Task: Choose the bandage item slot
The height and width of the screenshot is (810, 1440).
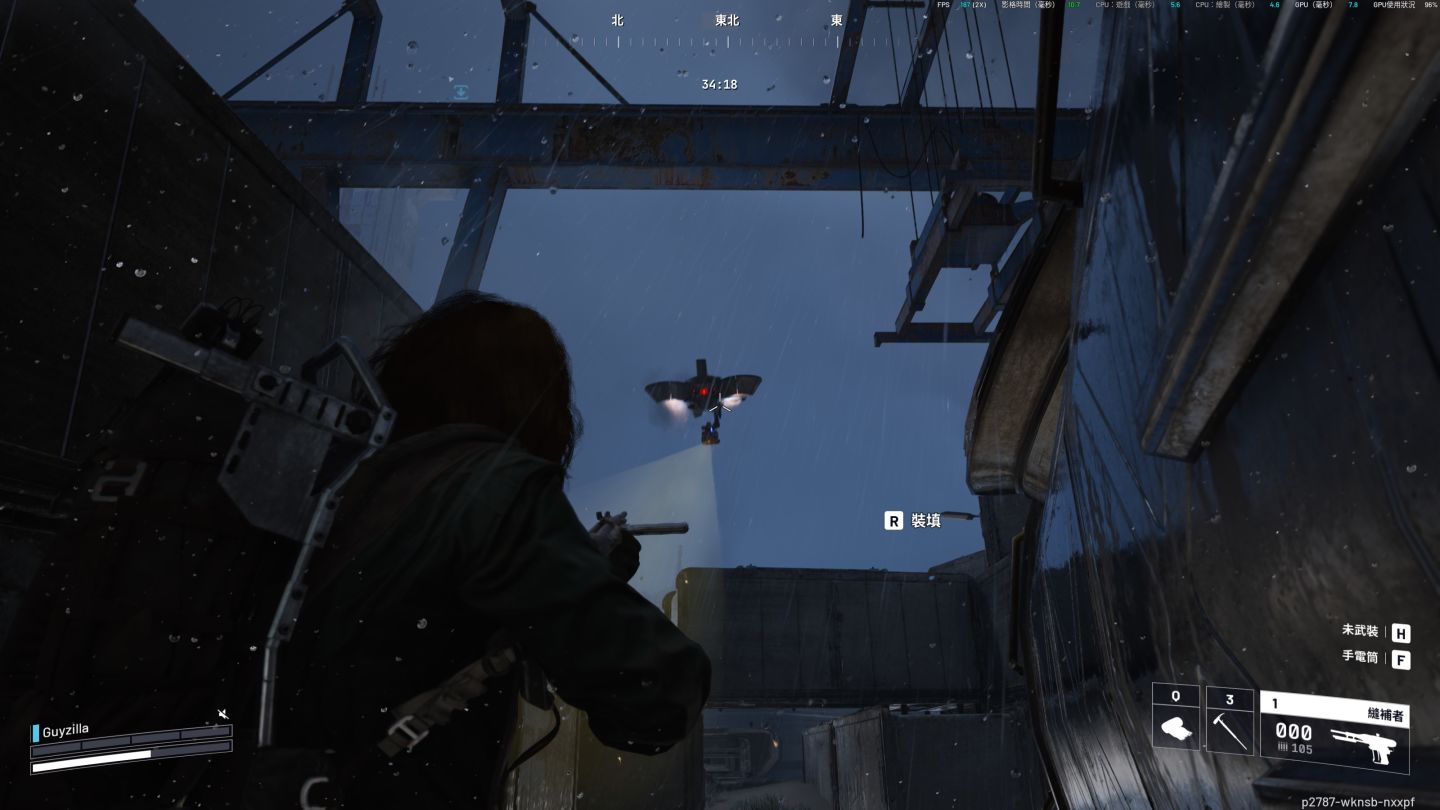Action: tap(1176, 717)
